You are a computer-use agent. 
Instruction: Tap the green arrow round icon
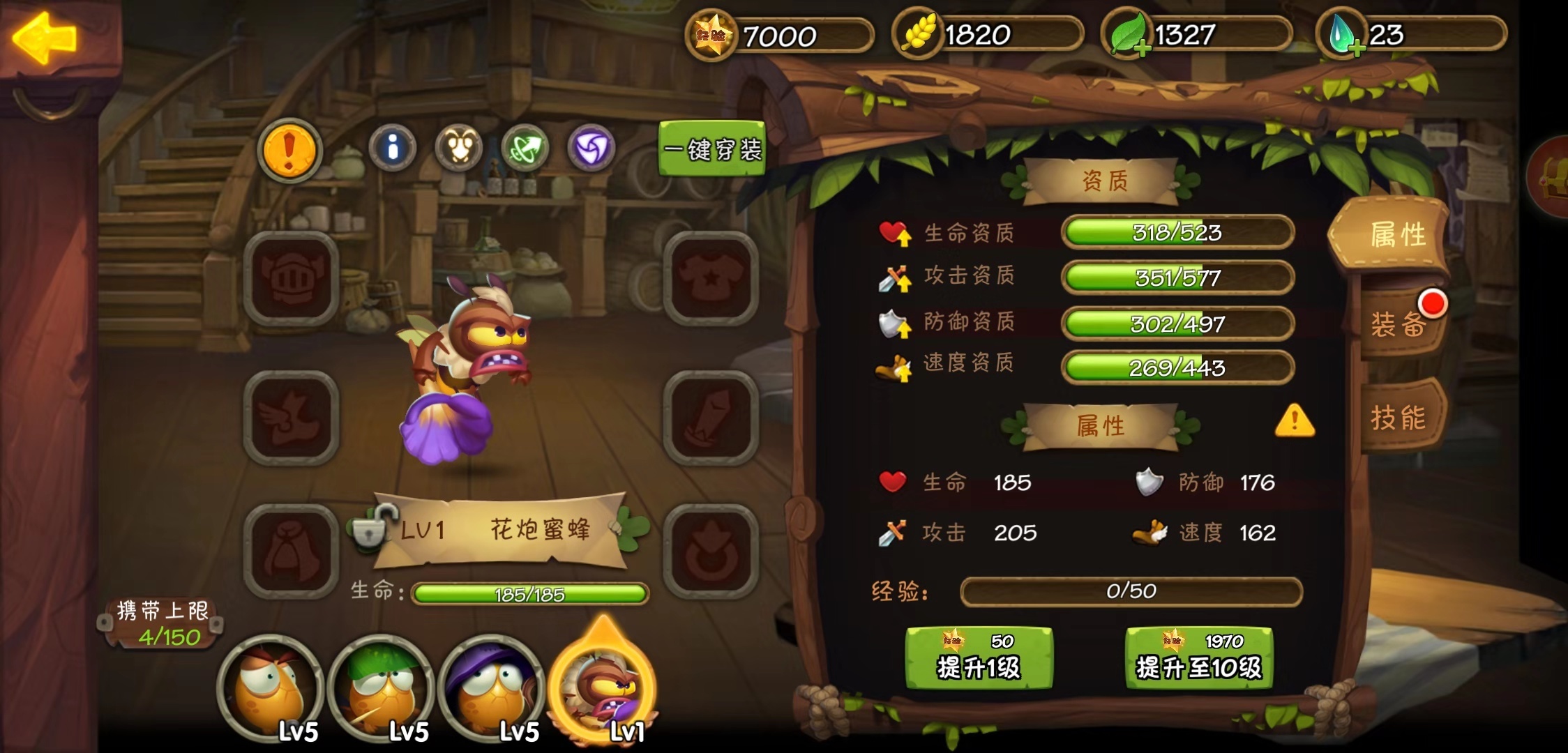[525, 148]
